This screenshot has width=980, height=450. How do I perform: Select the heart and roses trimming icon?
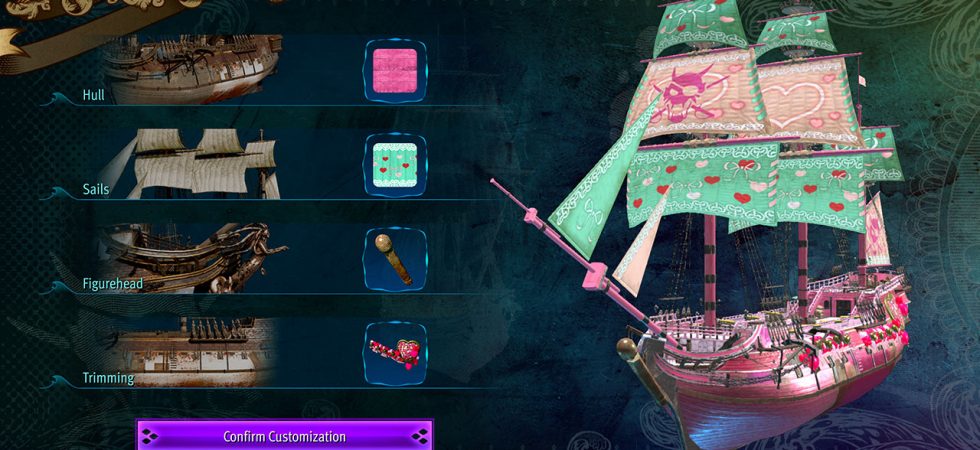(395, 352)
